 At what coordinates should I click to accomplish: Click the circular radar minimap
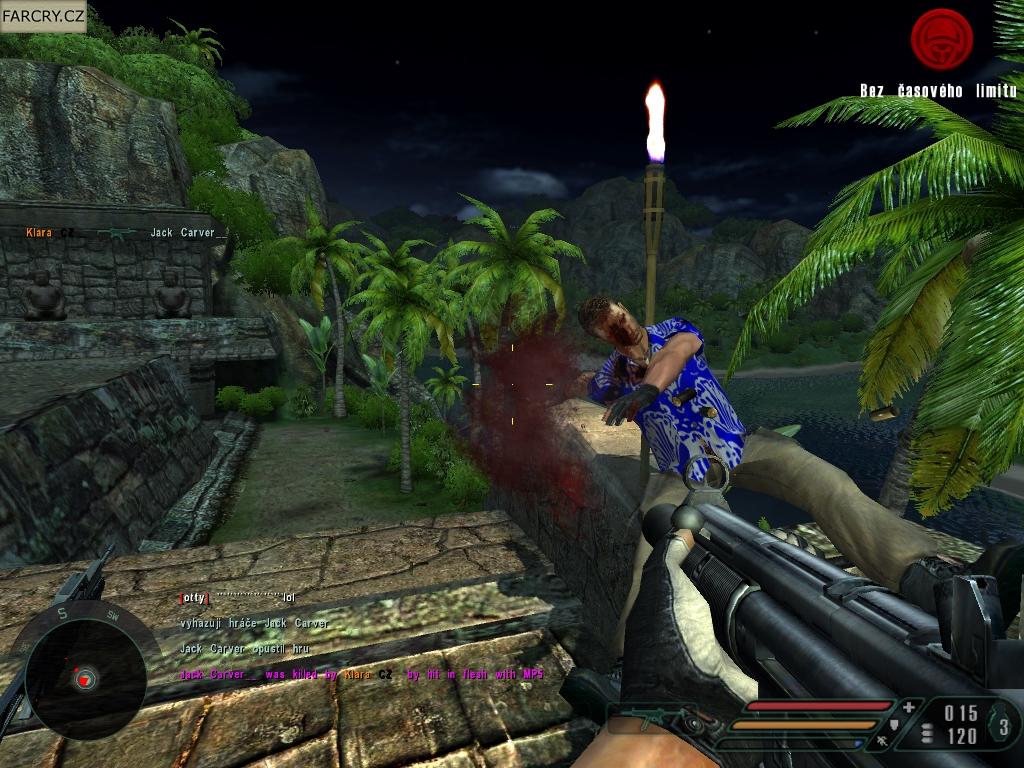[x=78, y=676]
